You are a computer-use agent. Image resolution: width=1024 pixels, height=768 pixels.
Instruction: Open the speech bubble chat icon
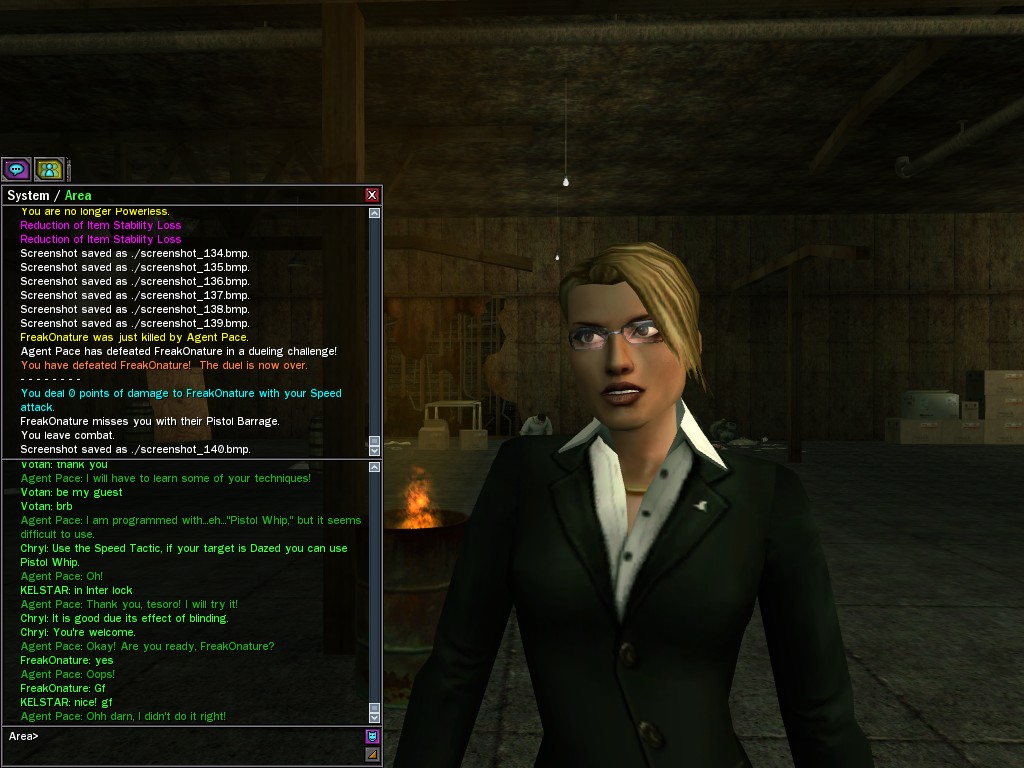(x=16, y=169)
